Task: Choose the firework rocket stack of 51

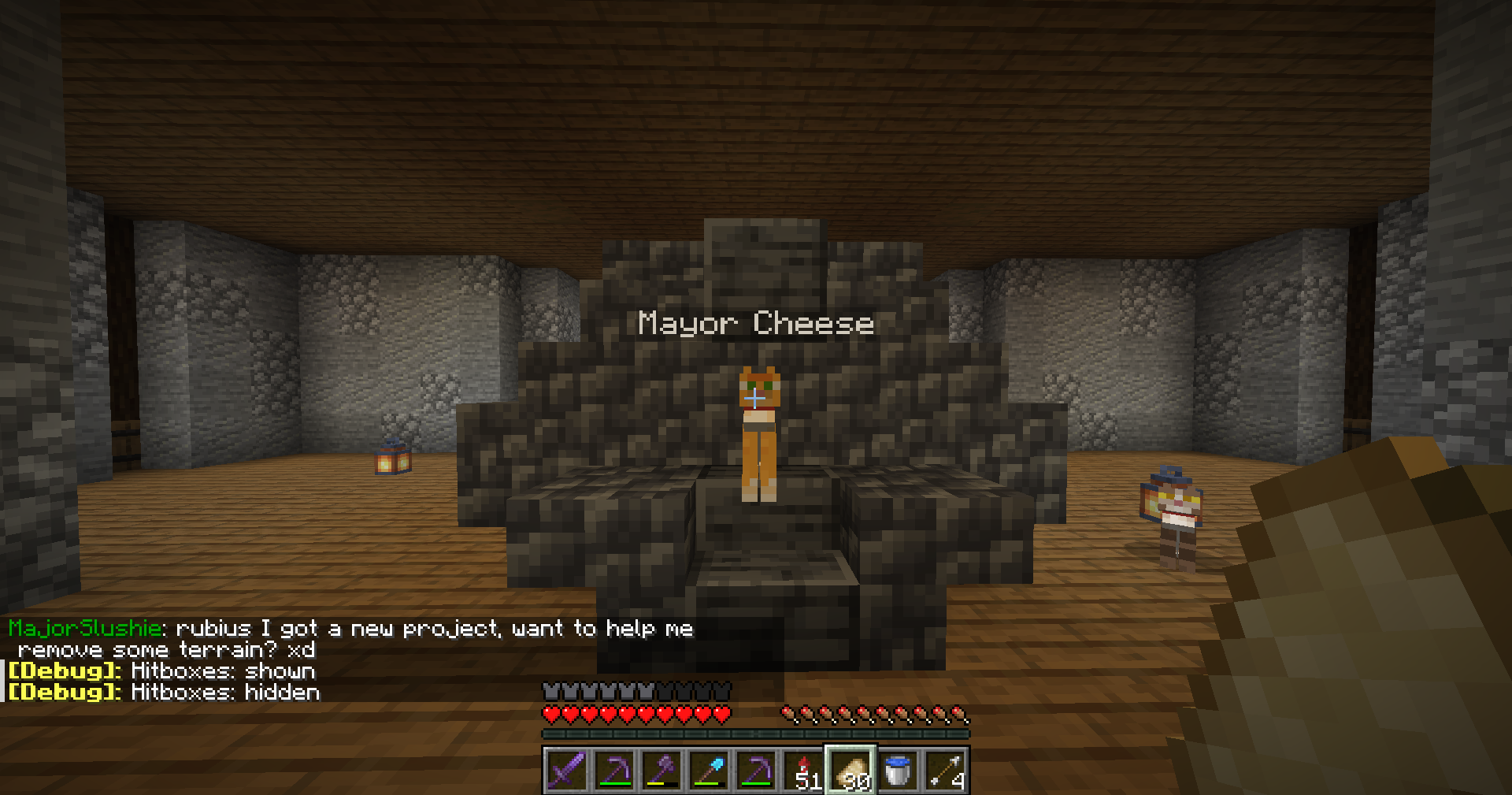Action: coord(804,771)
